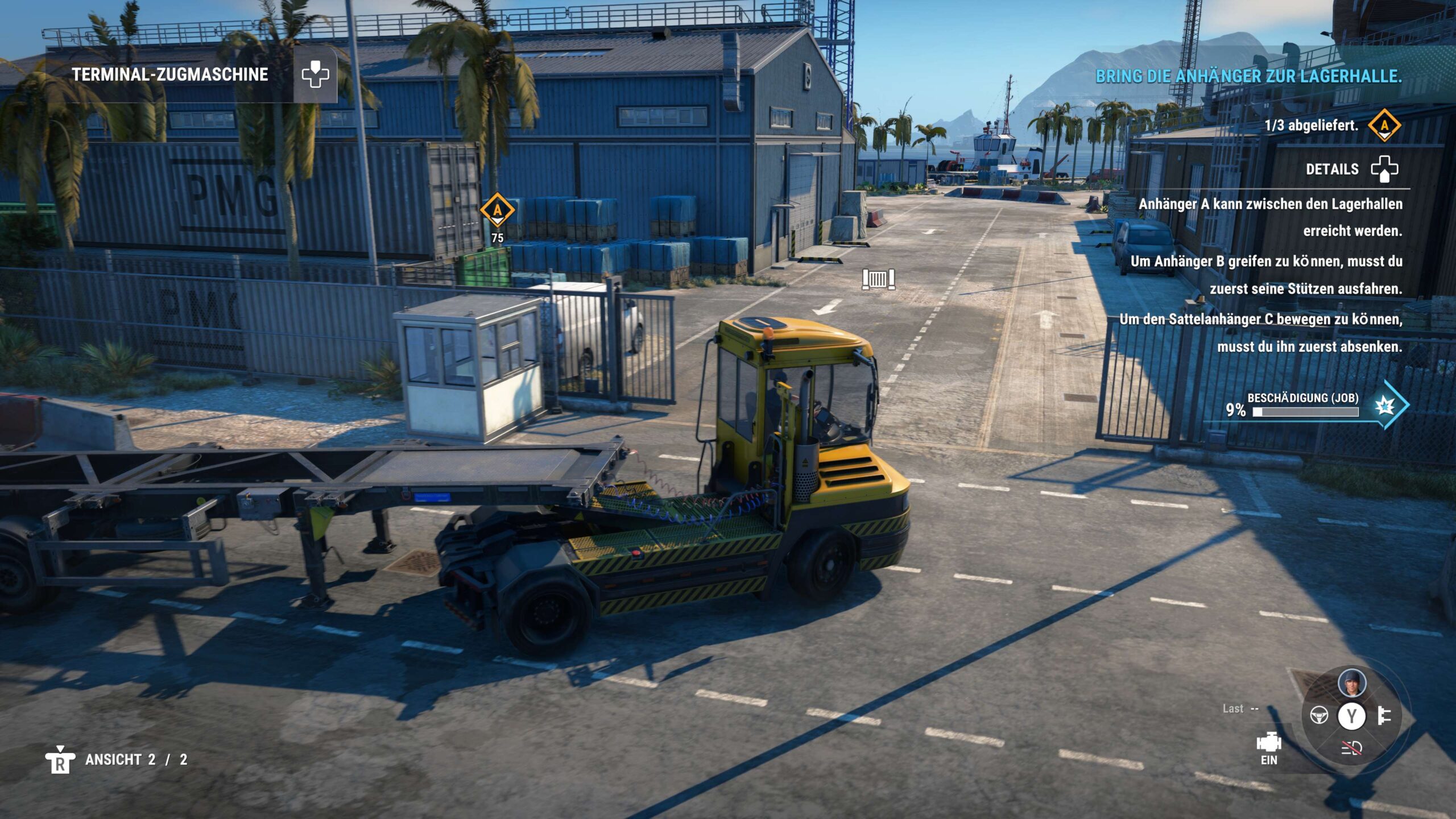Click the Beschädigung (Job) damage burst icon
Screen dimensions: 1456x819
click(x=1385, y=406)
